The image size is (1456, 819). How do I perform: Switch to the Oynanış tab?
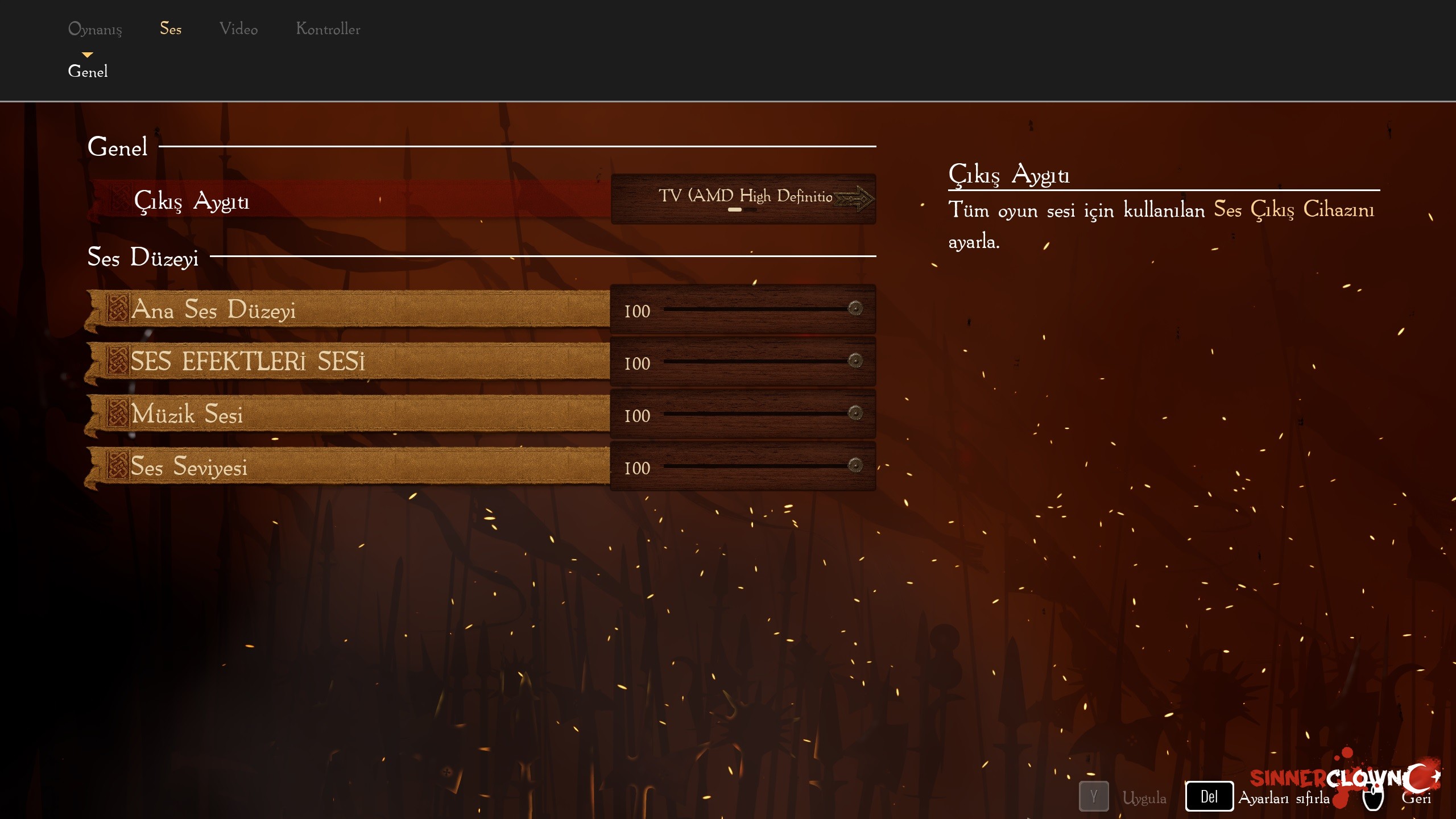click(95, 29)
